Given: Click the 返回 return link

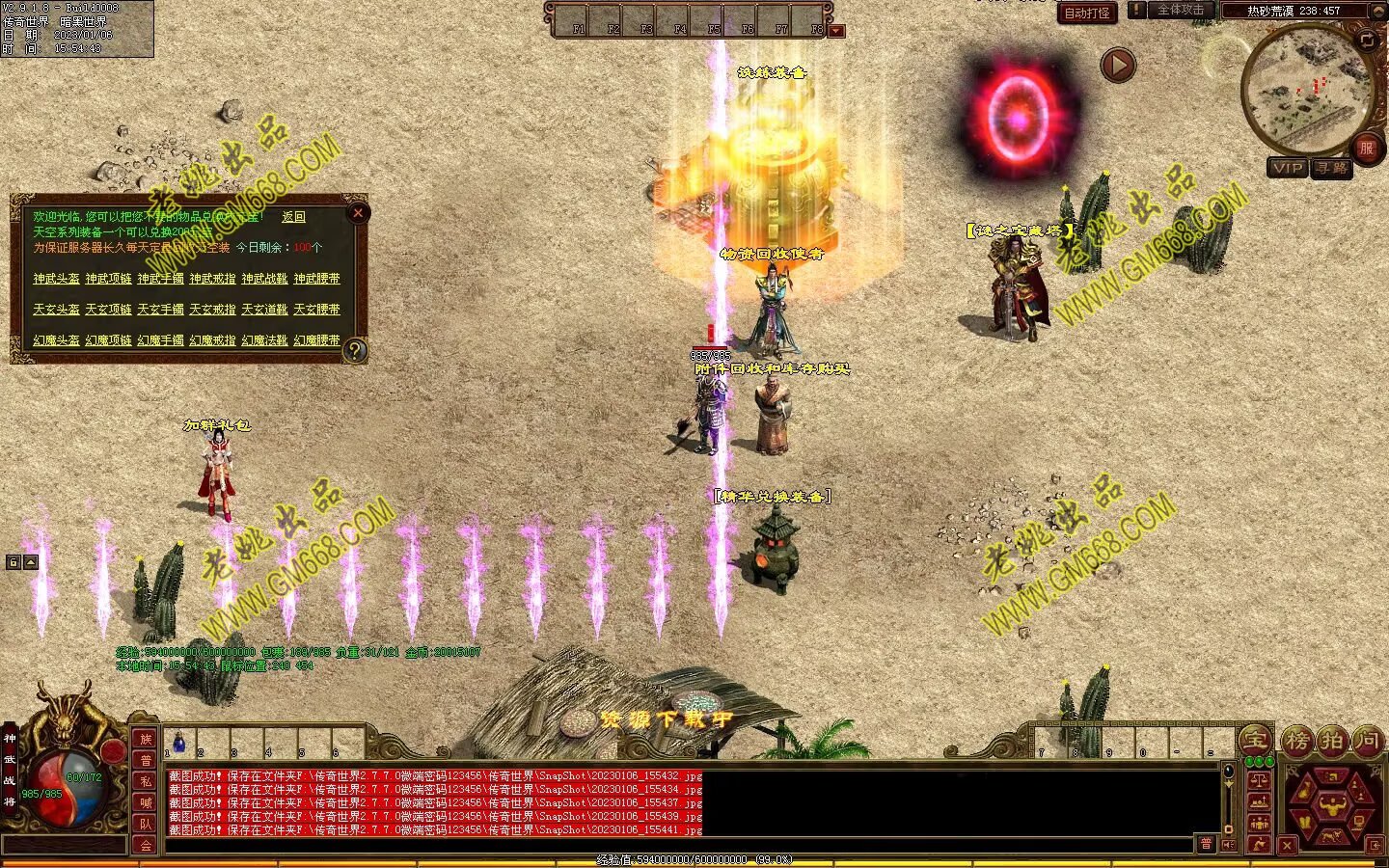Looking at the screenshot, I should point(293,218).
